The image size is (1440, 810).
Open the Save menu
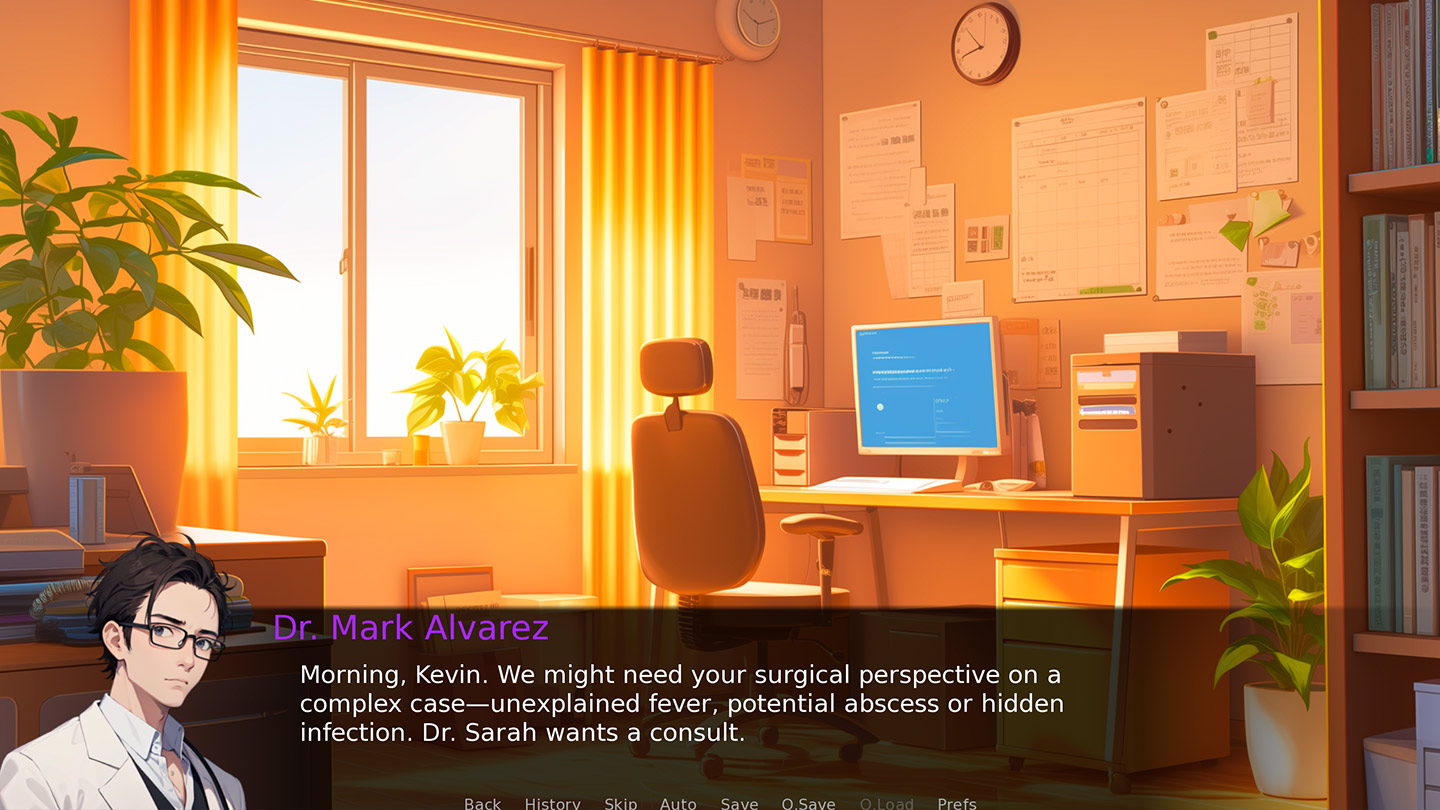tap(739, 803)
